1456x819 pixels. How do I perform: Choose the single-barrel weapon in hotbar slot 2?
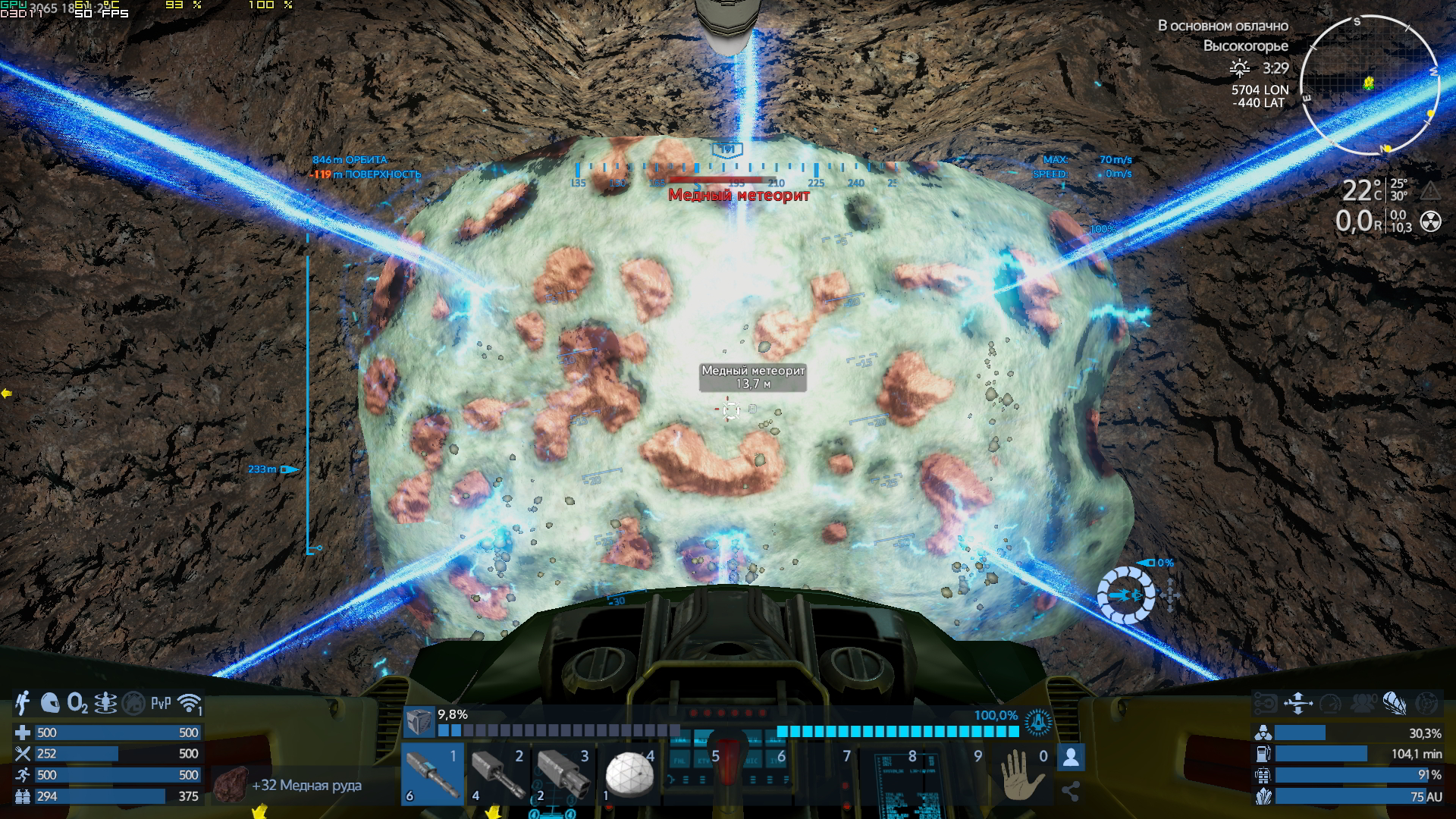498,774
